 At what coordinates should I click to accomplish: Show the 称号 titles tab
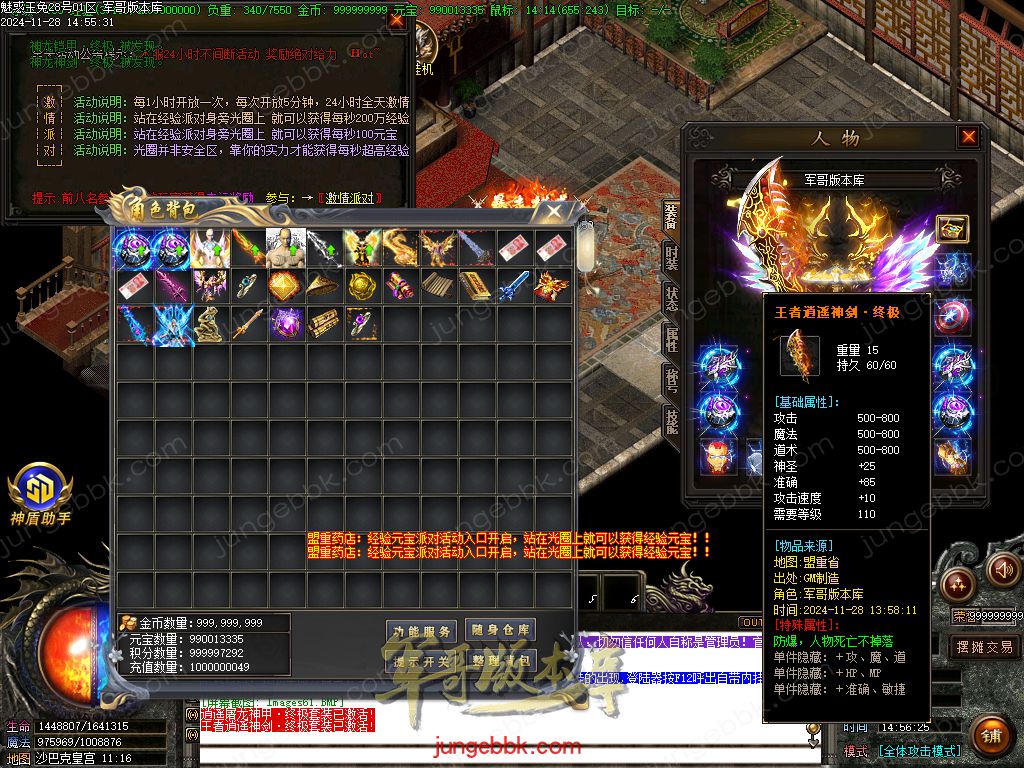pyautogui.click(x=671, y=377)
